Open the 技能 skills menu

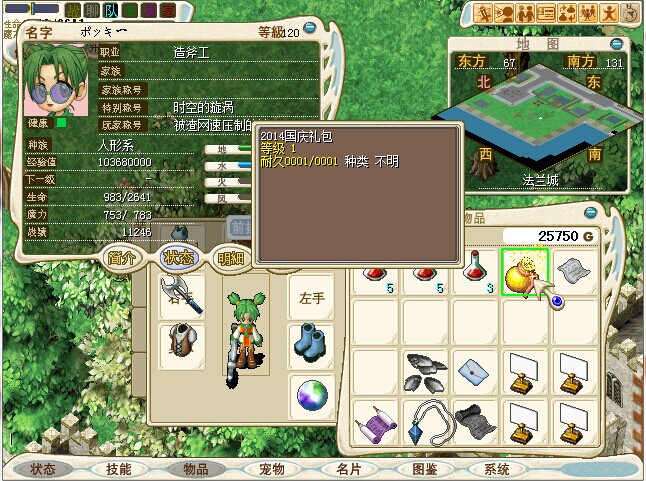pyautogui.click(x=119, y=468)
